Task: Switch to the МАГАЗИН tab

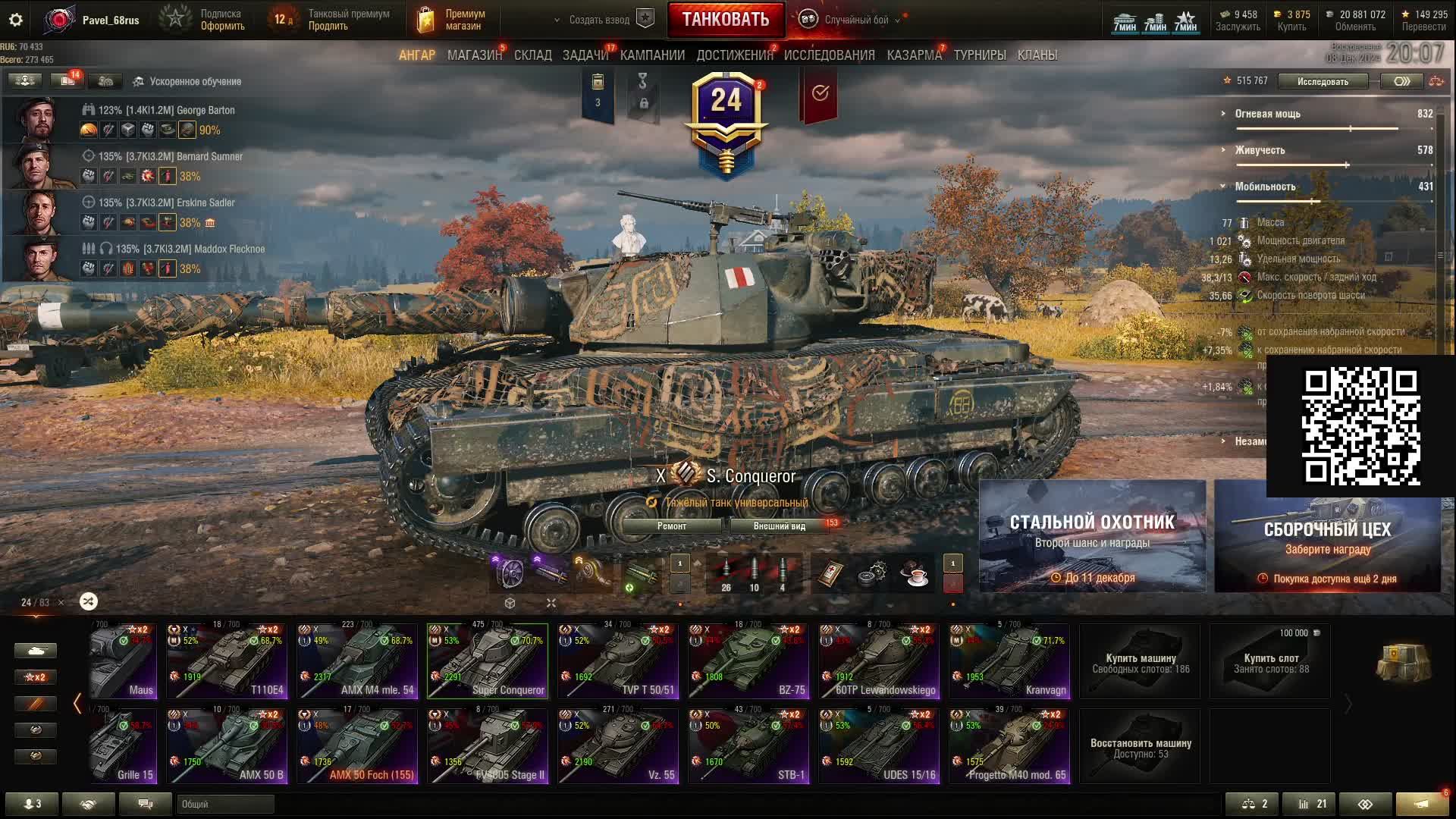Action: click(474, 55)
